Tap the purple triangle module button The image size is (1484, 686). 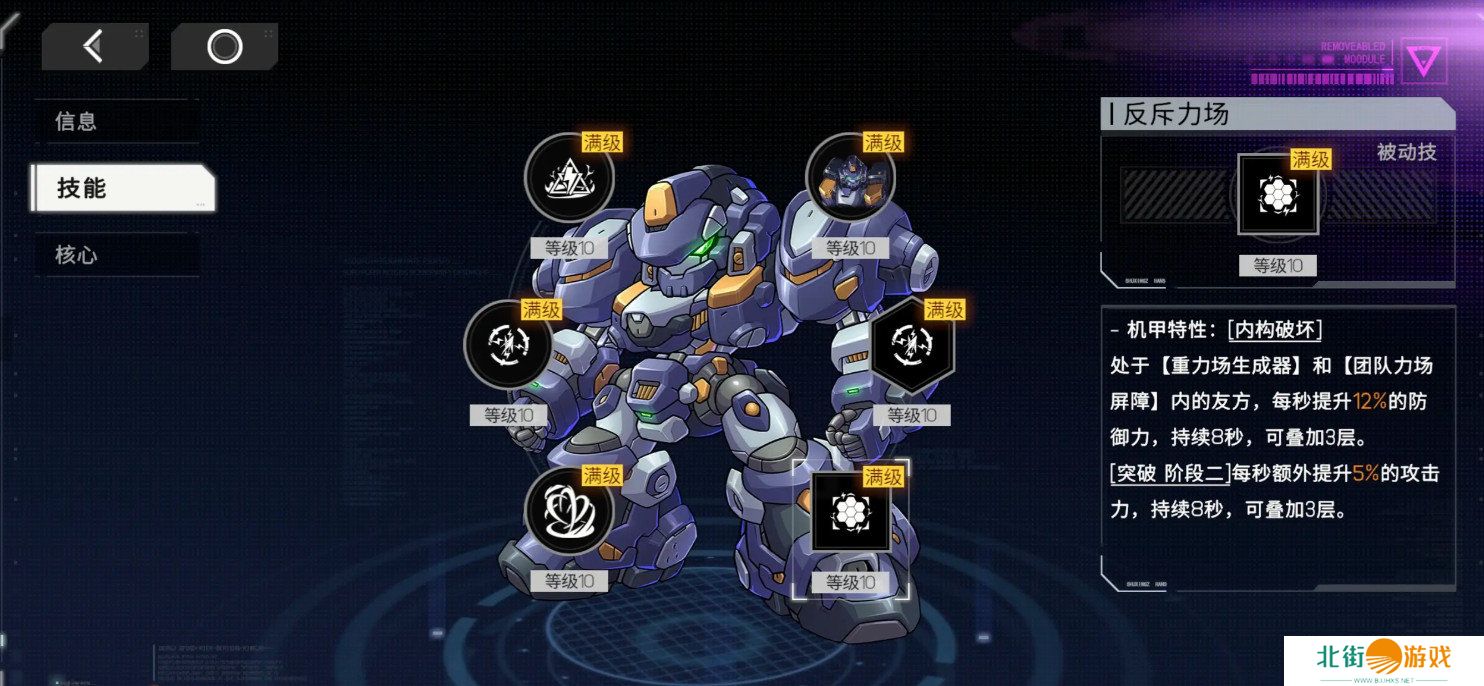[1424, 61]
